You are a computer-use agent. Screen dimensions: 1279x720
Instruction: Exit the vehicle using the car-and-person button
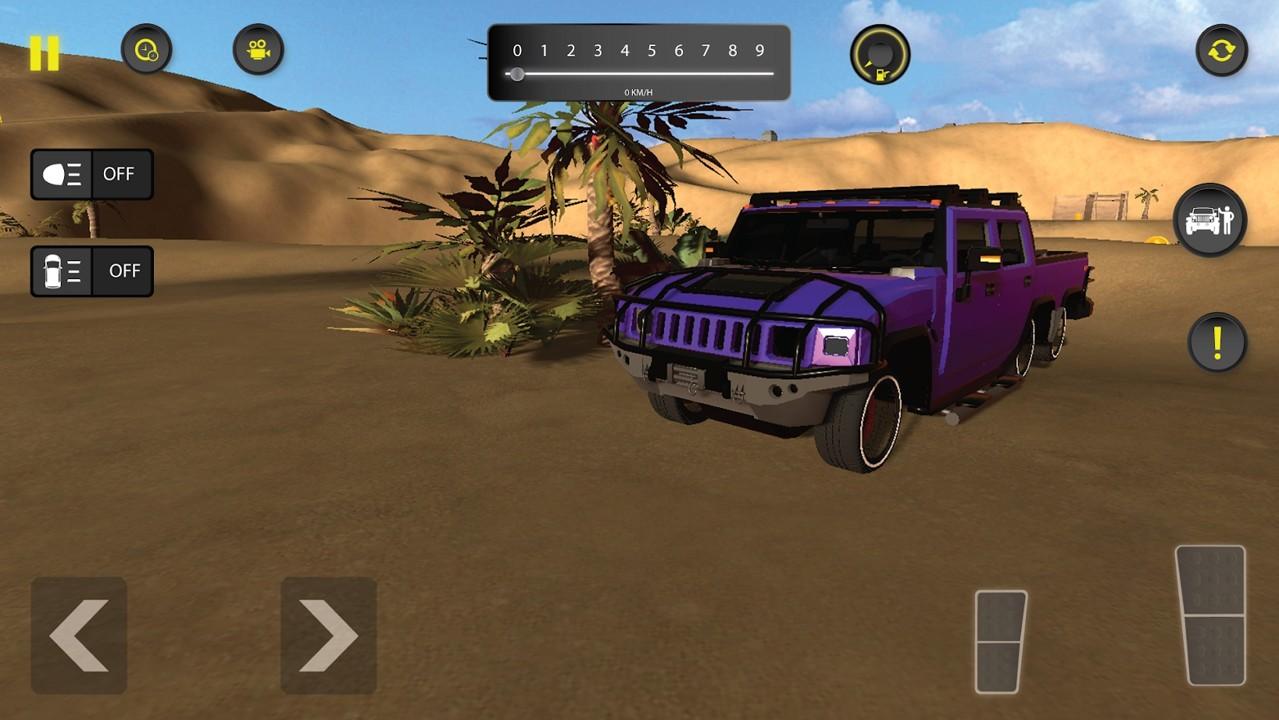[1209, 220]
